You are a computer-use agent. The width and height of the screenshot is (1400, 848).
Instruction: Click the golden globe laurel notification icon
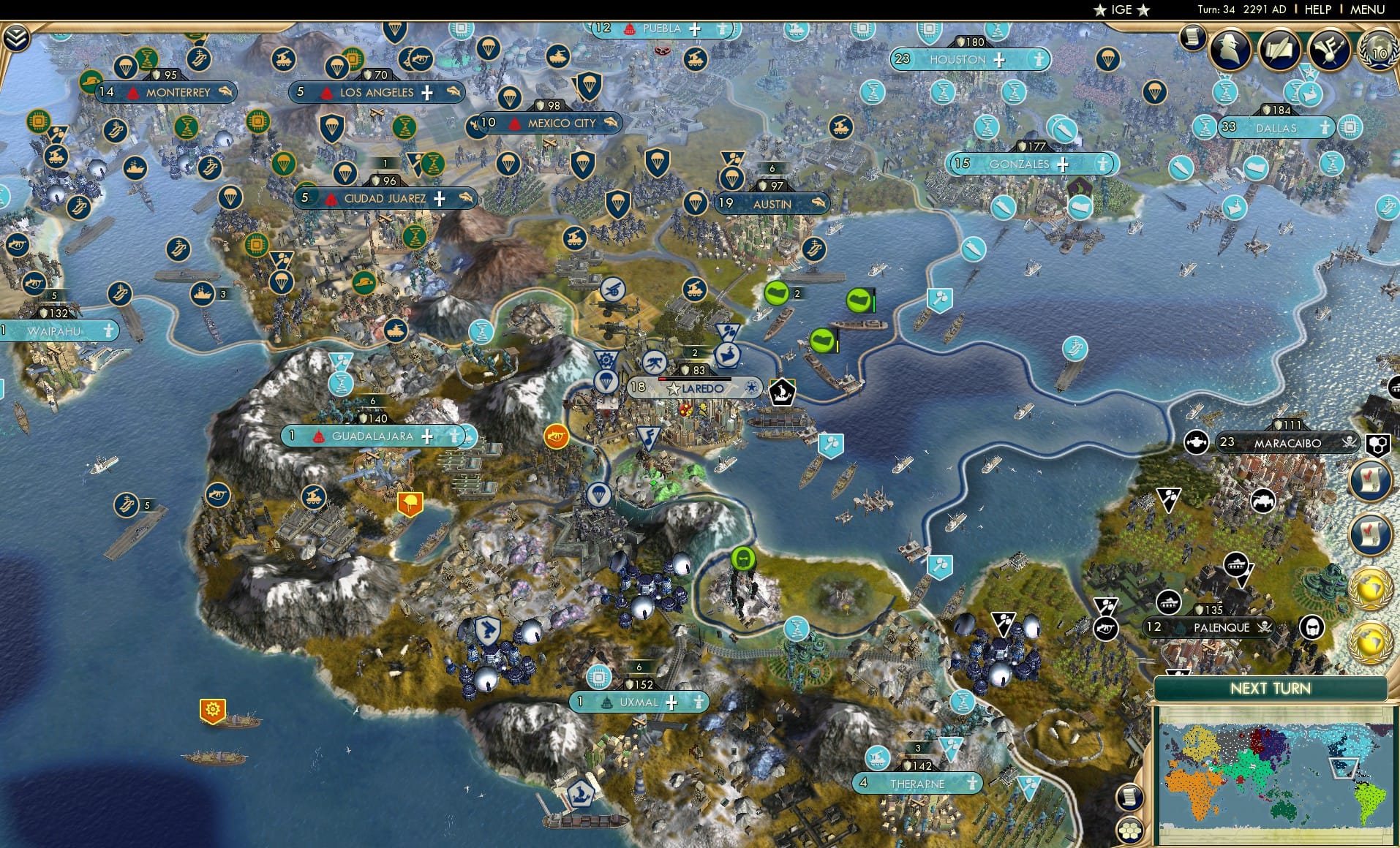[x=1372, y=587]
